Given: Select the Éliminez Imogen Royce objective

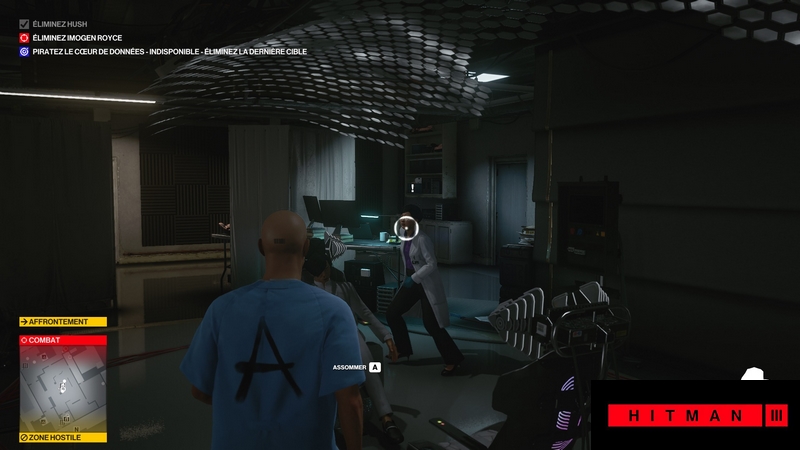Looking at the screenshot, I should (x=77, y=37).
